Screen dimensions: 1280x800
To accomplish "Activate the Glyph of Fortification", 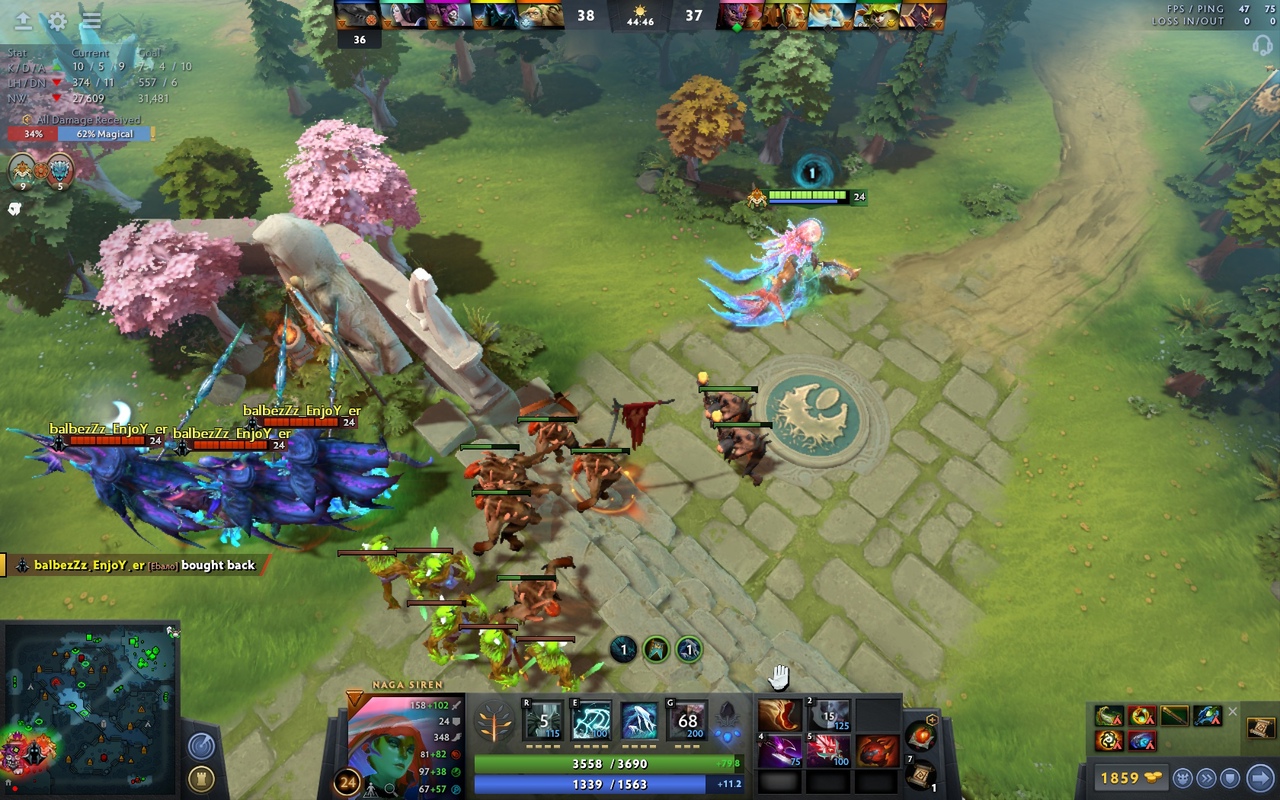I will tap(1230, 777).
